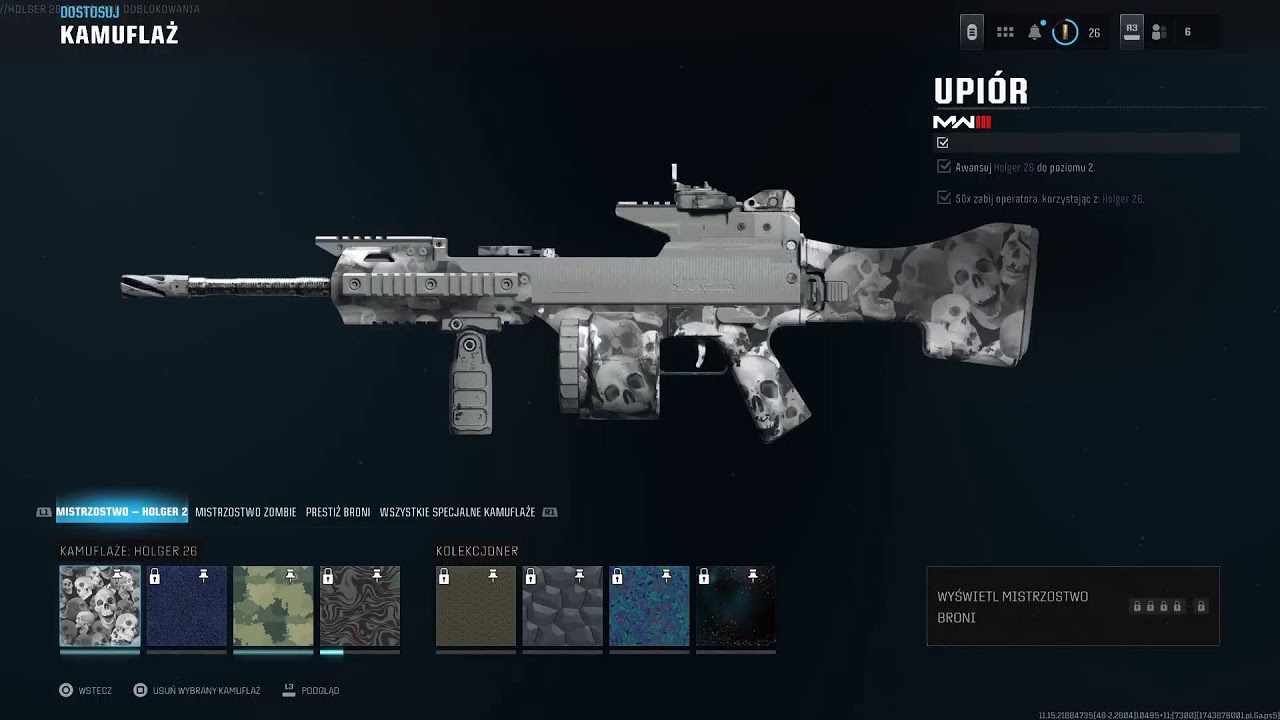Pick the blue-teal speckled Kolekcjoner camouflage
This screenshot has width=1280, height=720.
coord(649,606)
